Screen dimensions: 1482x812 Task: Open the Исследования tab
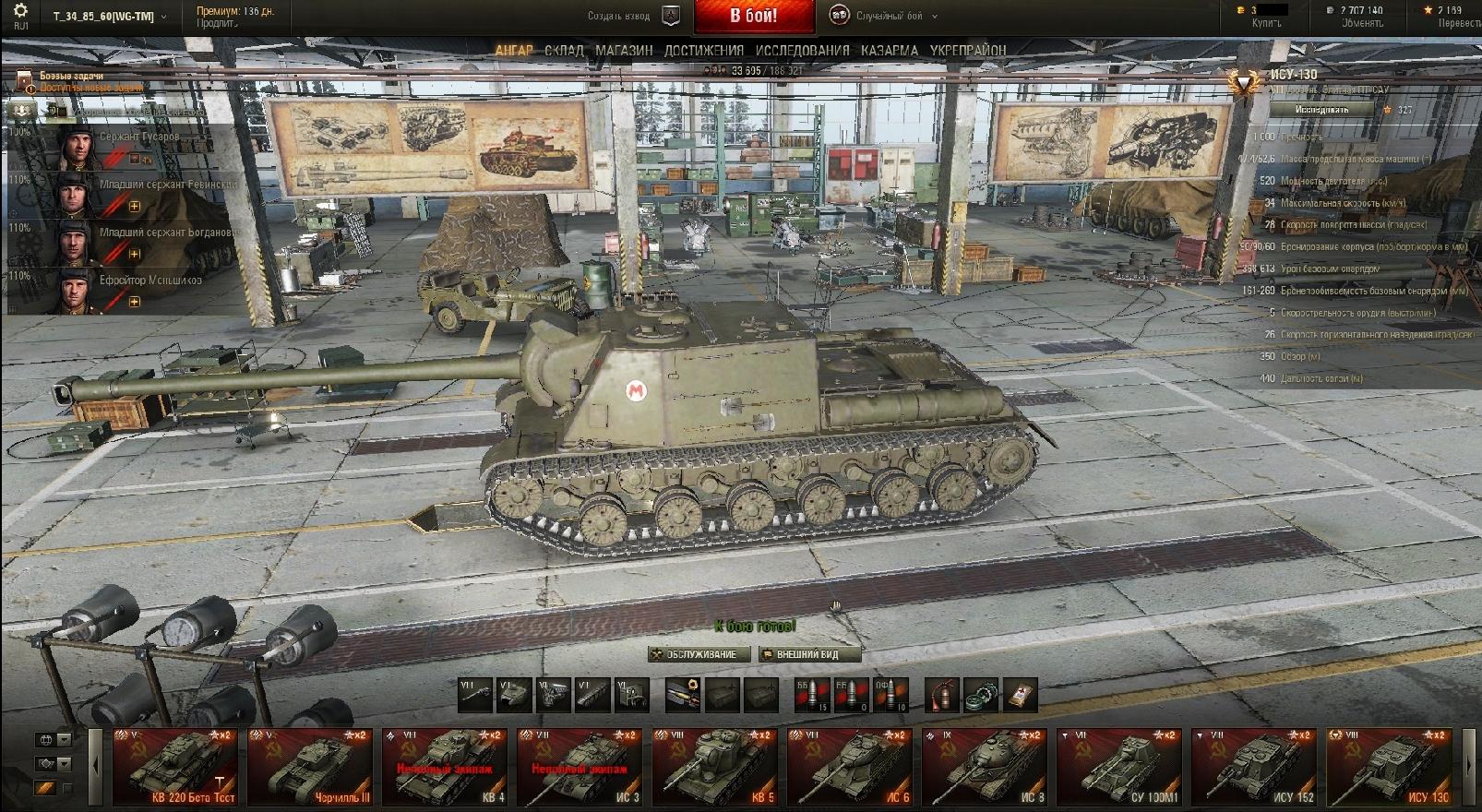(x=802, y=51)
